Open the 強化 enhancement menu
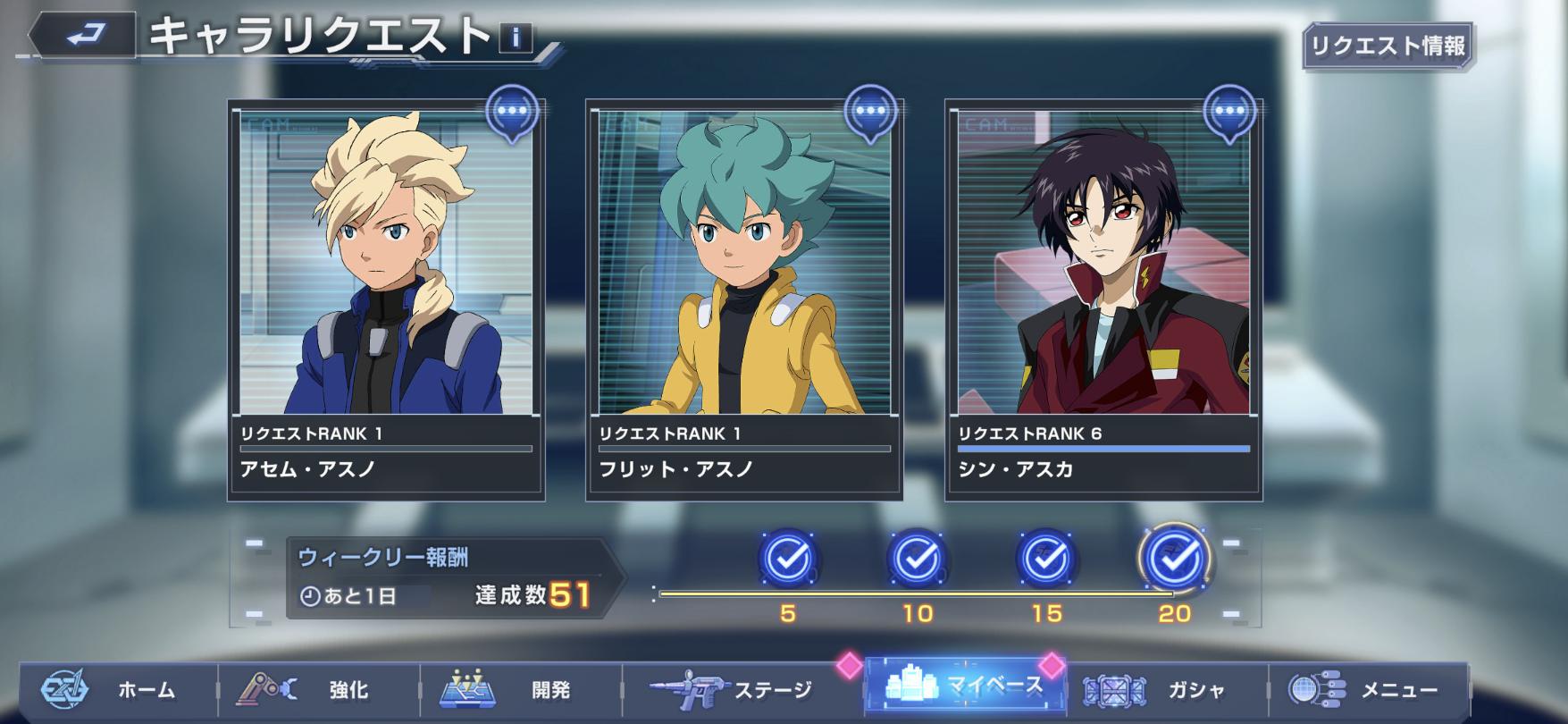This screenshot has height=724, width=1568. [319, 690]
